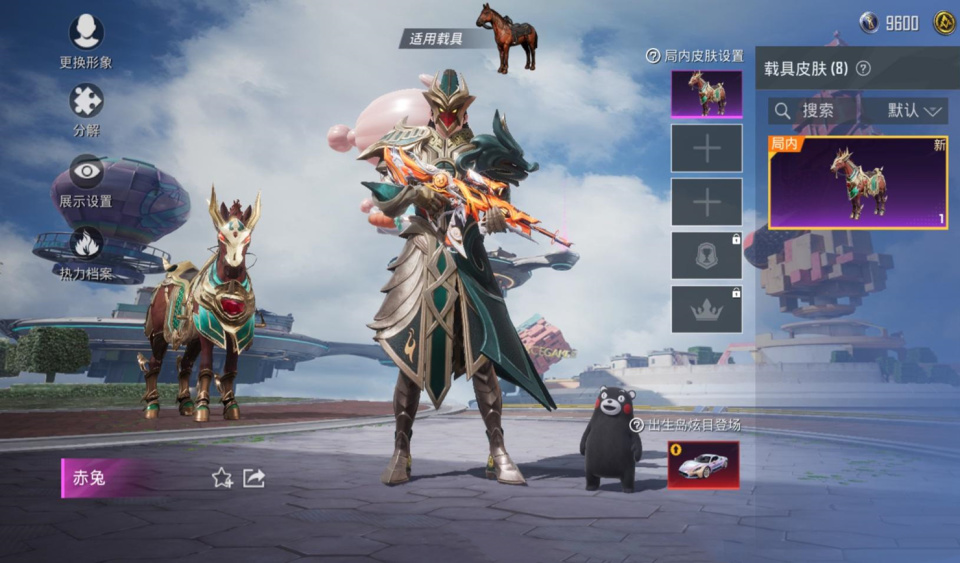Click the 适用载具 horse preview
960x563 pixels.
point(507,37)
